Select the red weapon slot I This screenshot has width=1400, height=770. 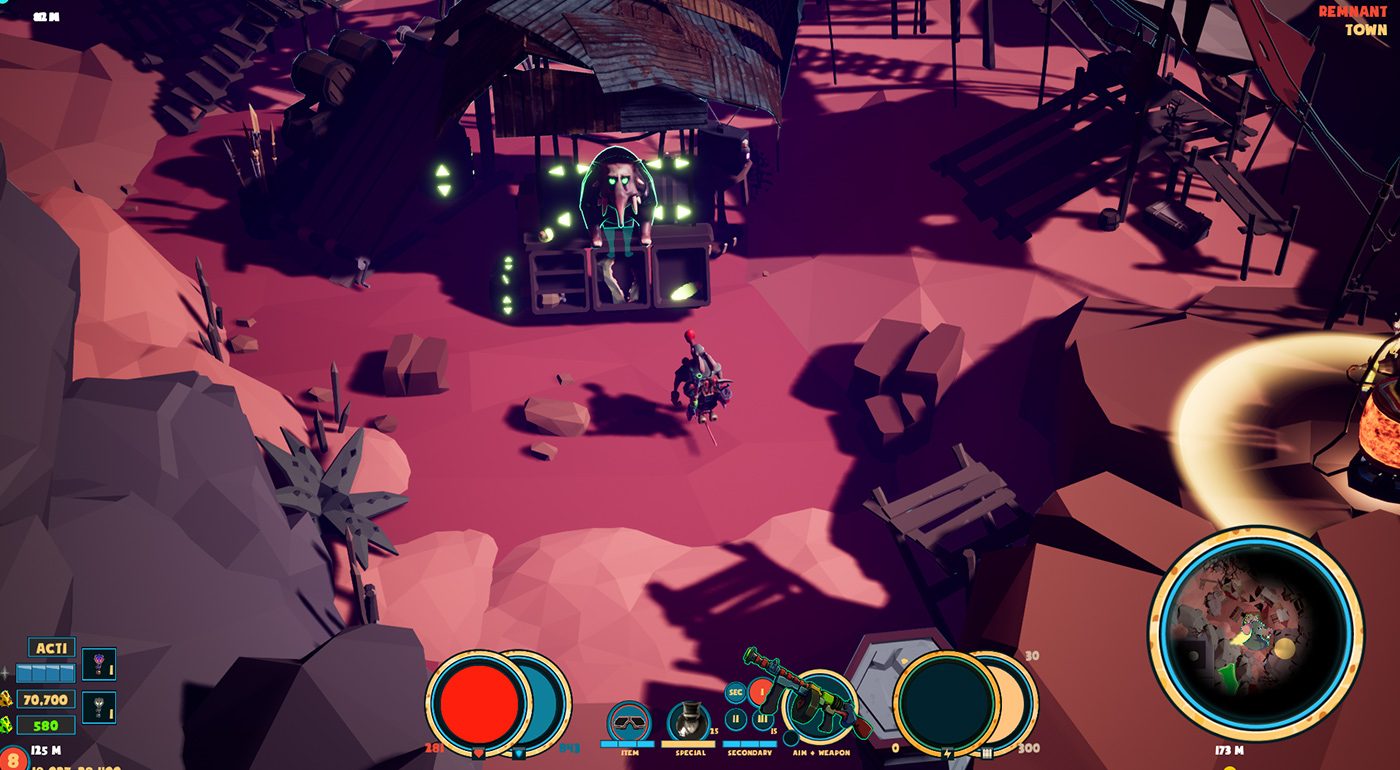click(x=760, y=691)
